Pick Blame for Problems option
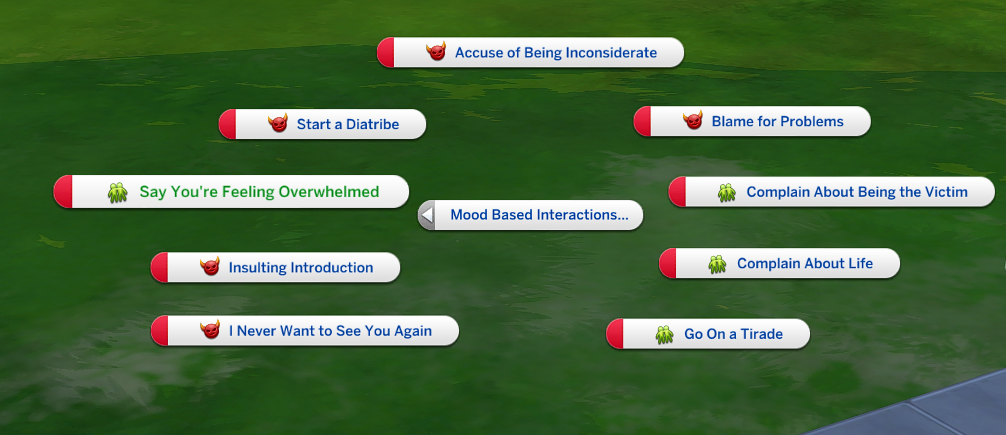The height and width of the screenshot is (435, 1006). [777, 122]
